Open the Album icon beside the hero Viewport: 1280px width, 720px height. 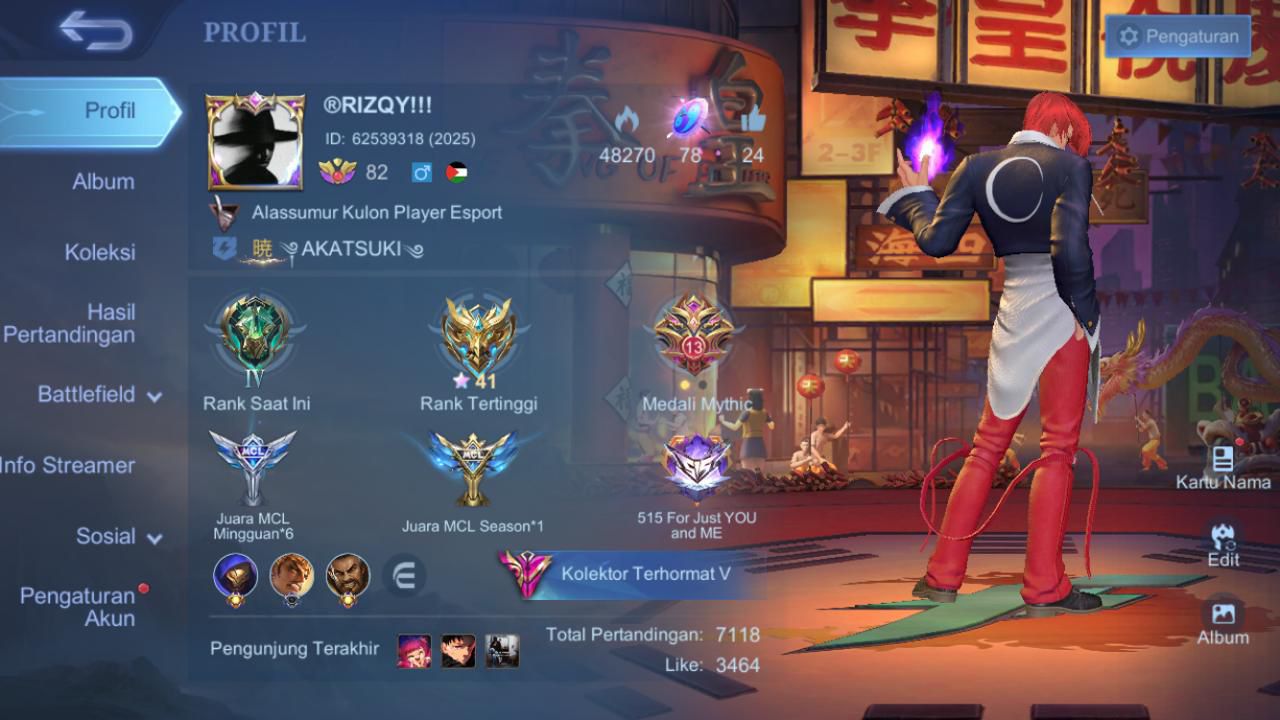(1223, 621)
